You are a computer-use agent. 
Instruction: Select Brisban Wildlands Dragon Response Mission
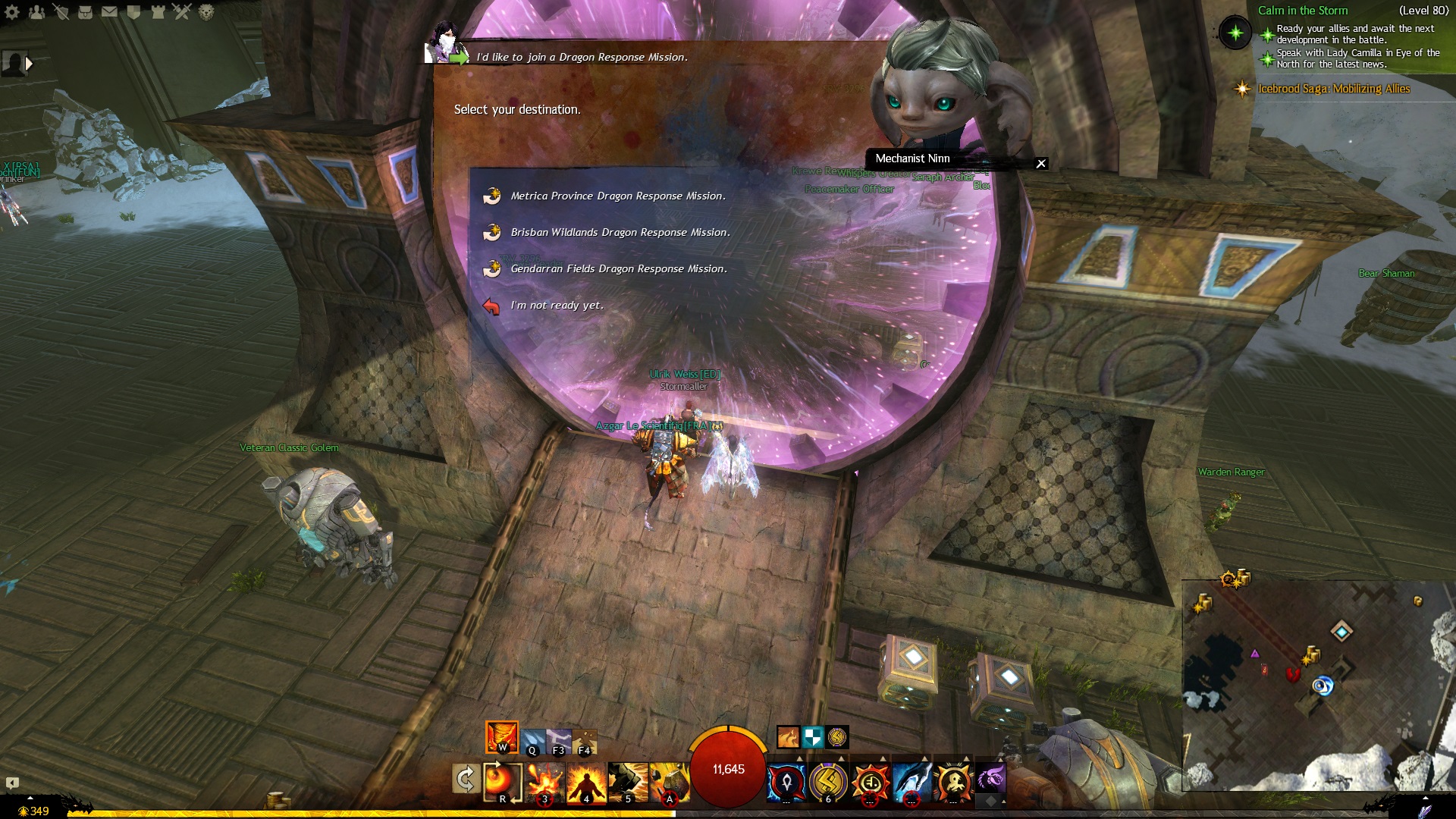(x=620, y=233)
